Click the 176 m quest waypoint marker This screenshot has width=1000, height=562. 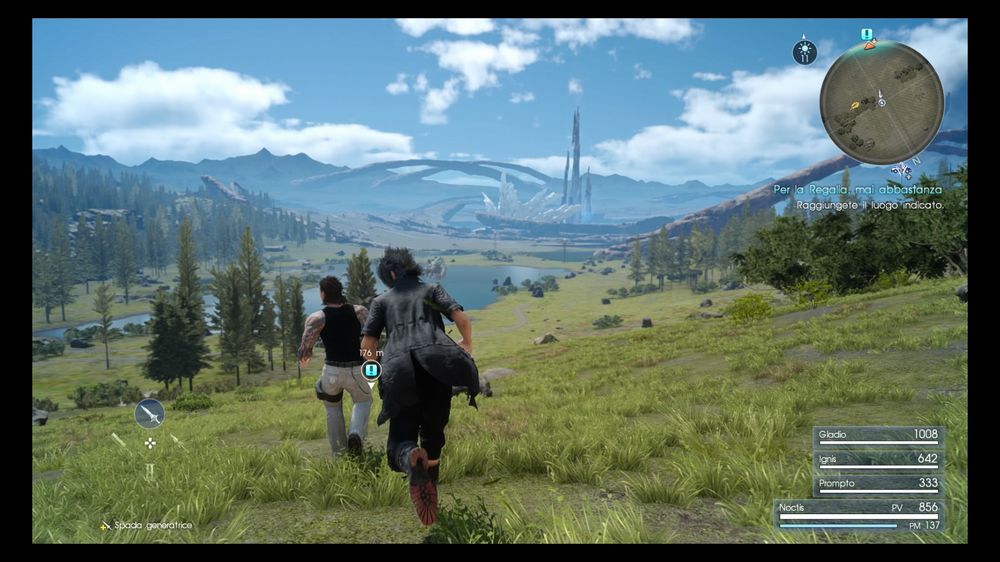pyautogui.click(x=371, y=371)
